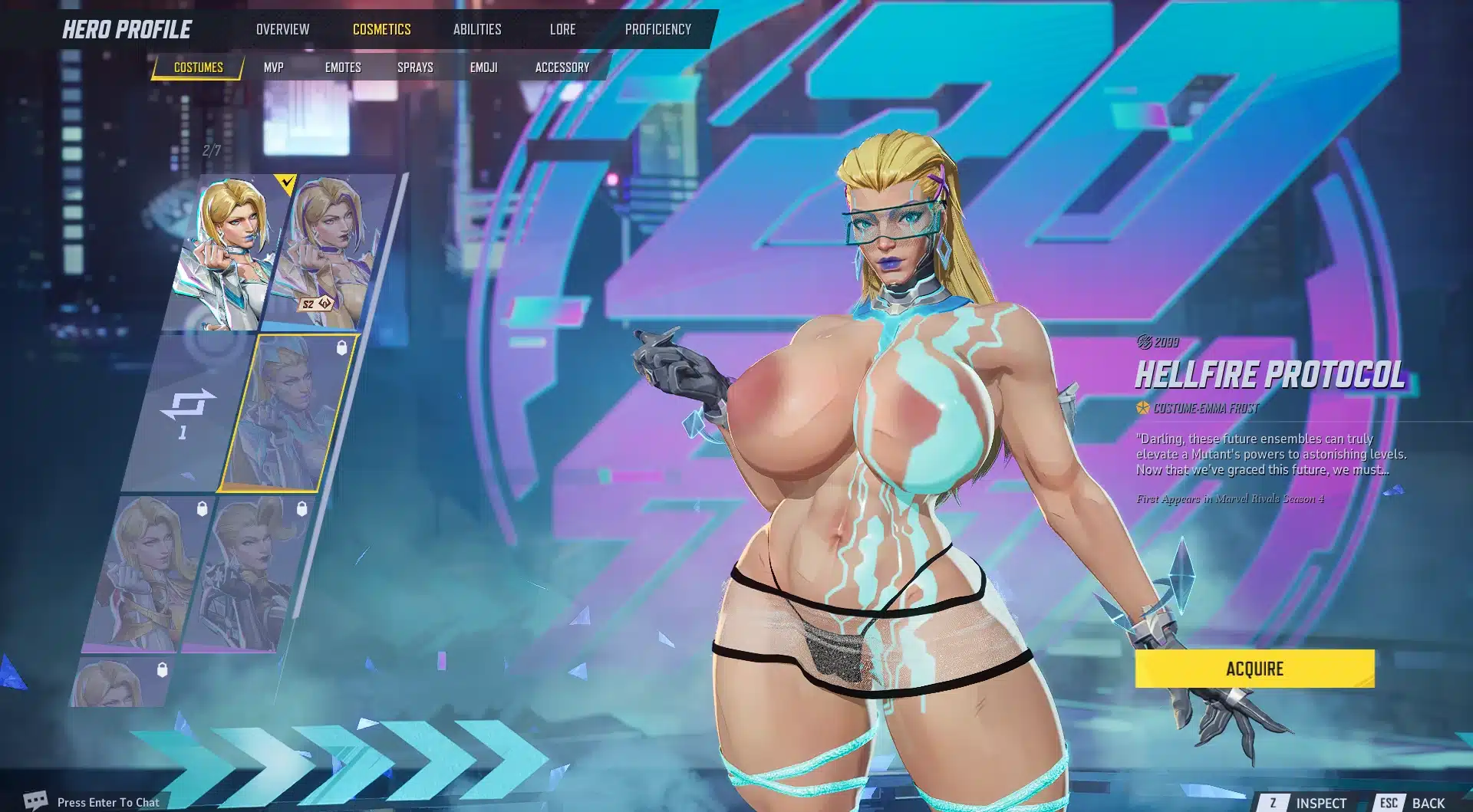This screenshot has height=812, width=1473.
Task: Show the Abilities tab
Action: point(476,29)
